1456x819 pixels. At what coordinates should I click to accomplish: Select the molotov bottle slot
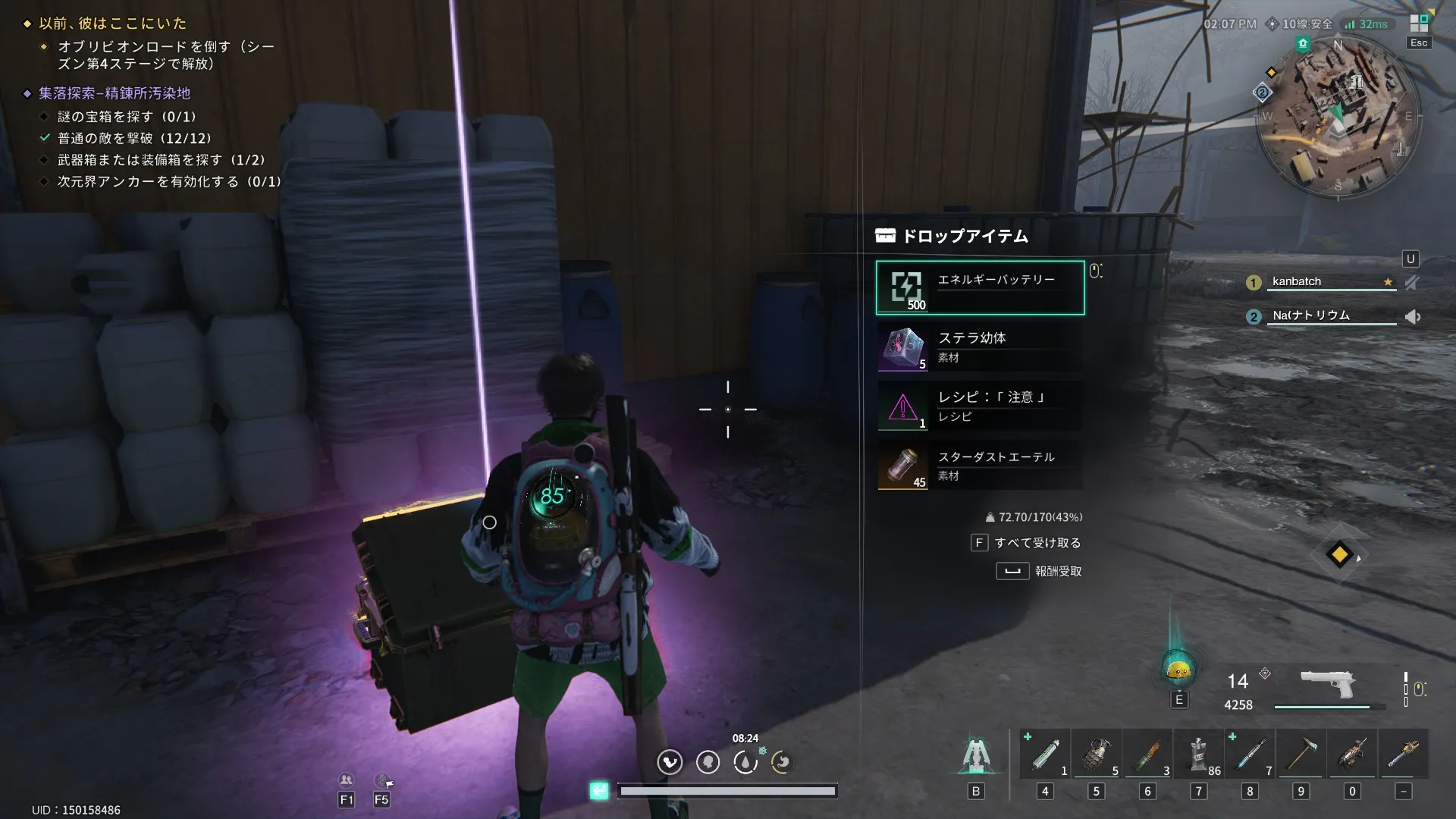pyautogui.click(x=1147, y=755)
